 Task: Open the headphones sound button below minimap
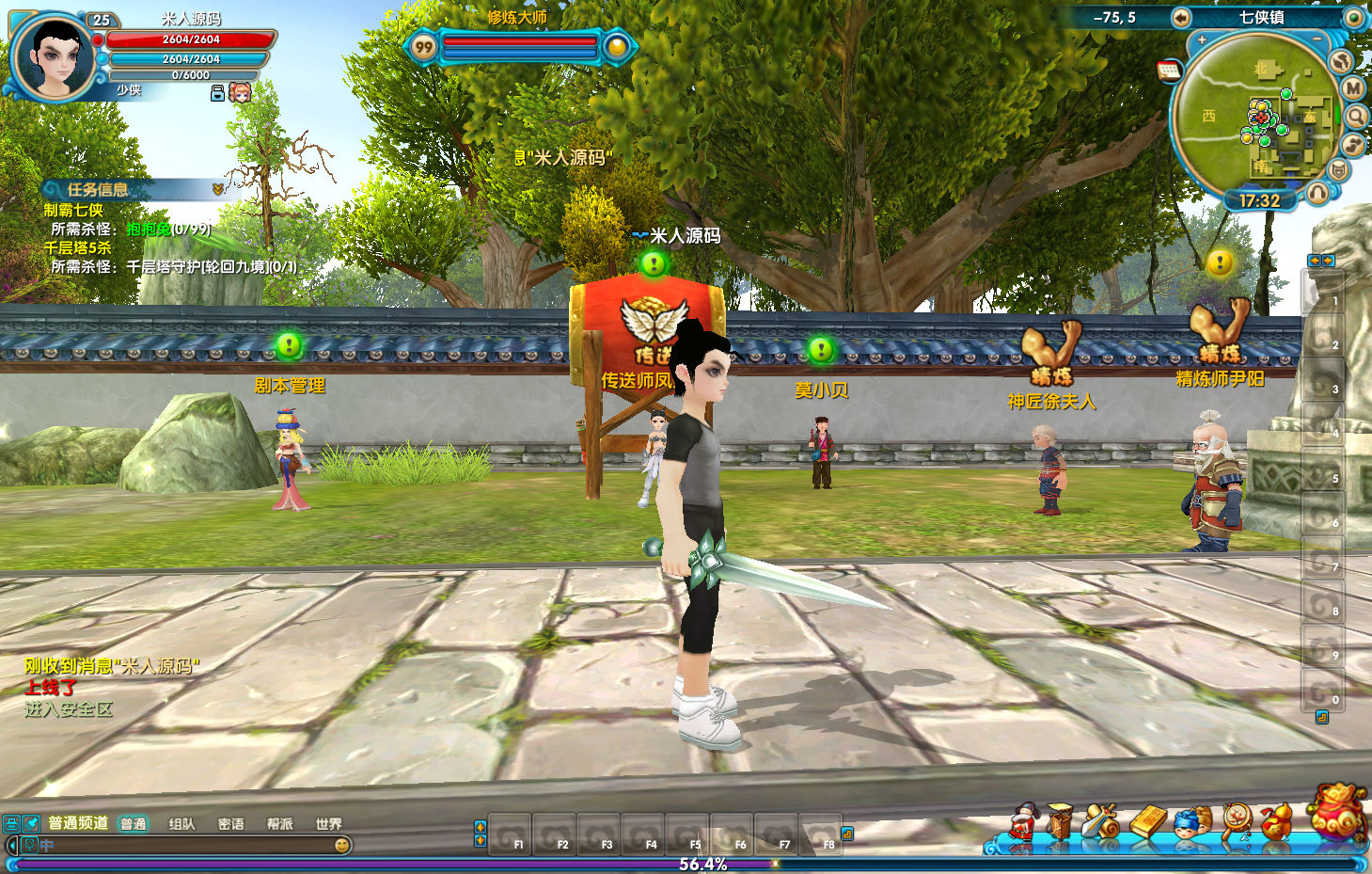click(1317, 193)
